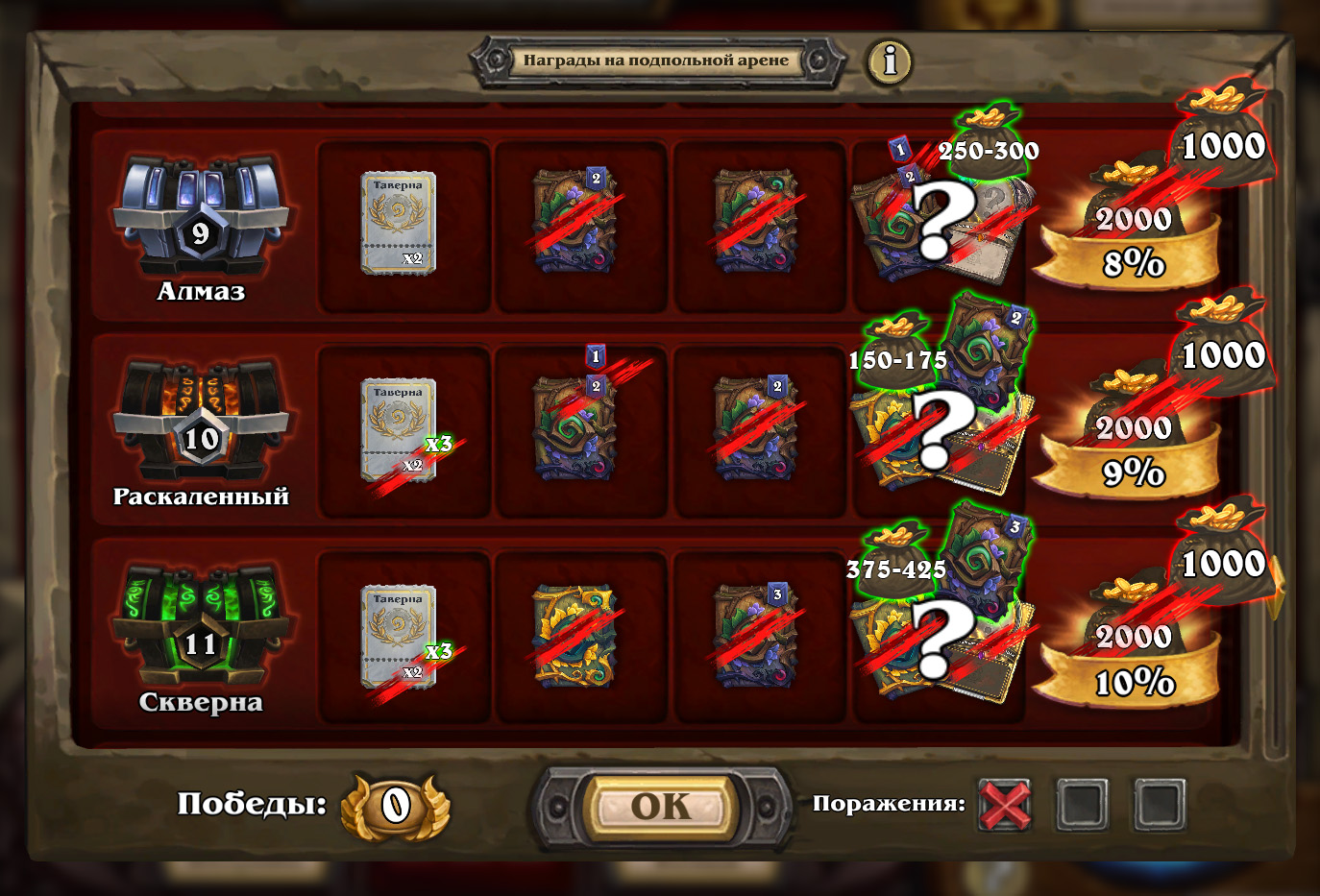Inspect the tavern ticket in Скверна row

(x=399, y=637)
